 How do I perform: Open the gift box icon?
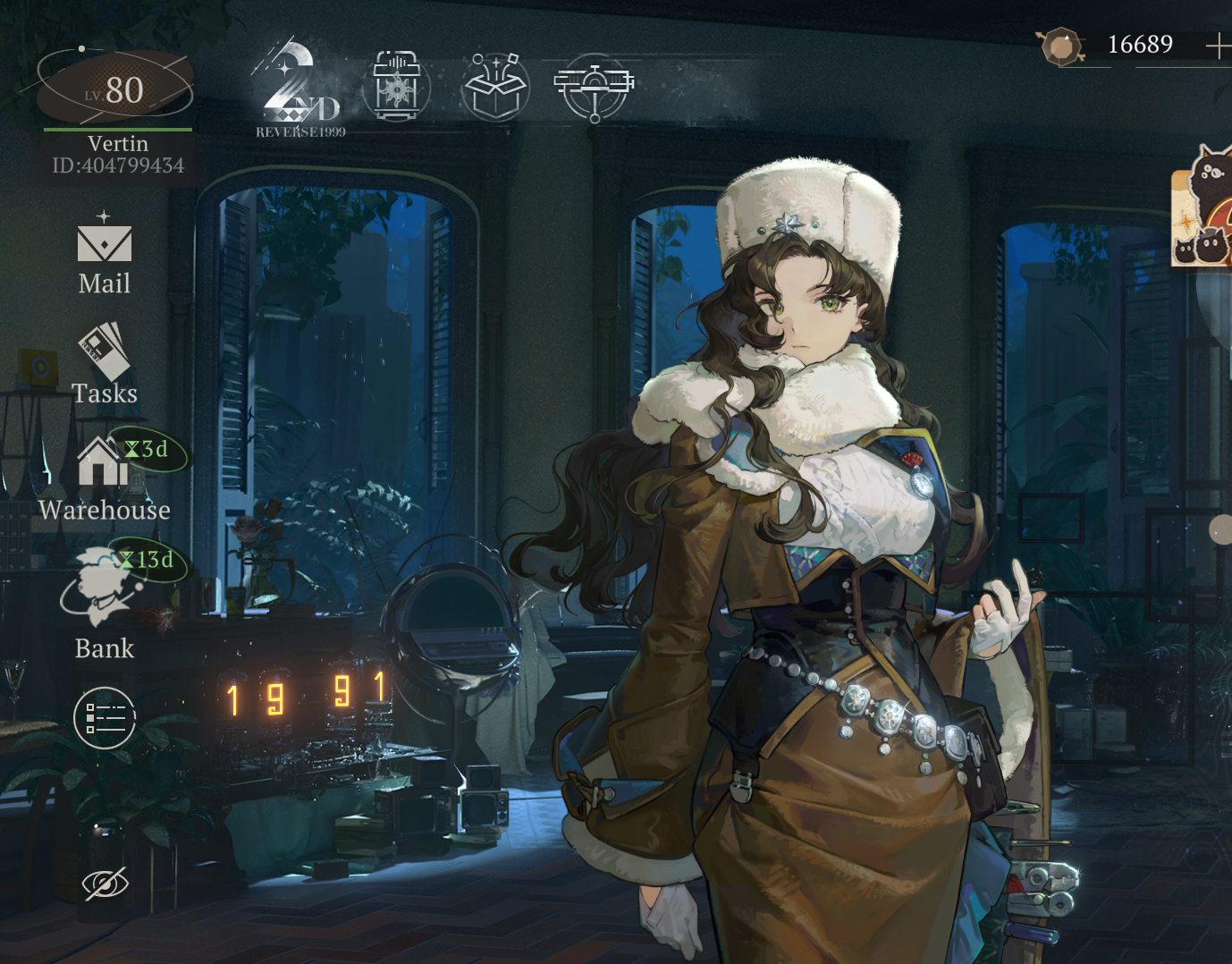pyautogui.click(x=496, y=87)
